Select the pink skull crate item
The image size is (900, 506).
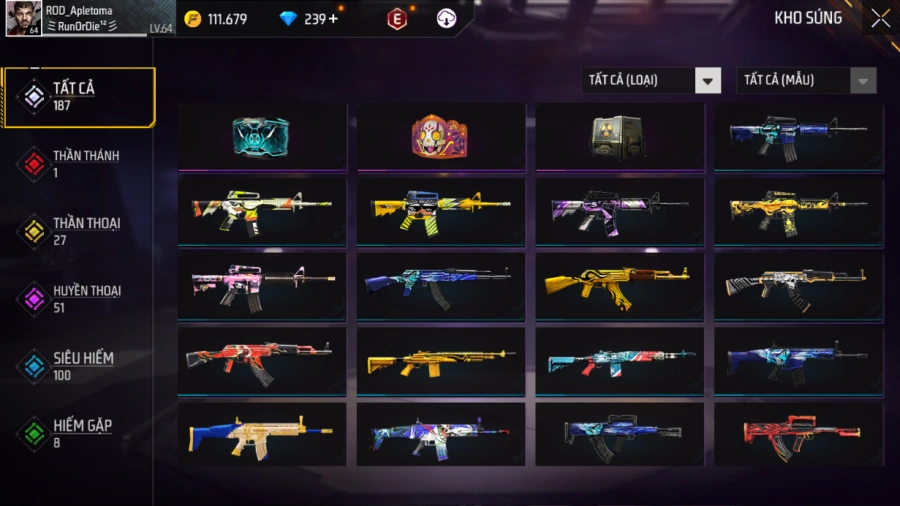pos(440,136)
